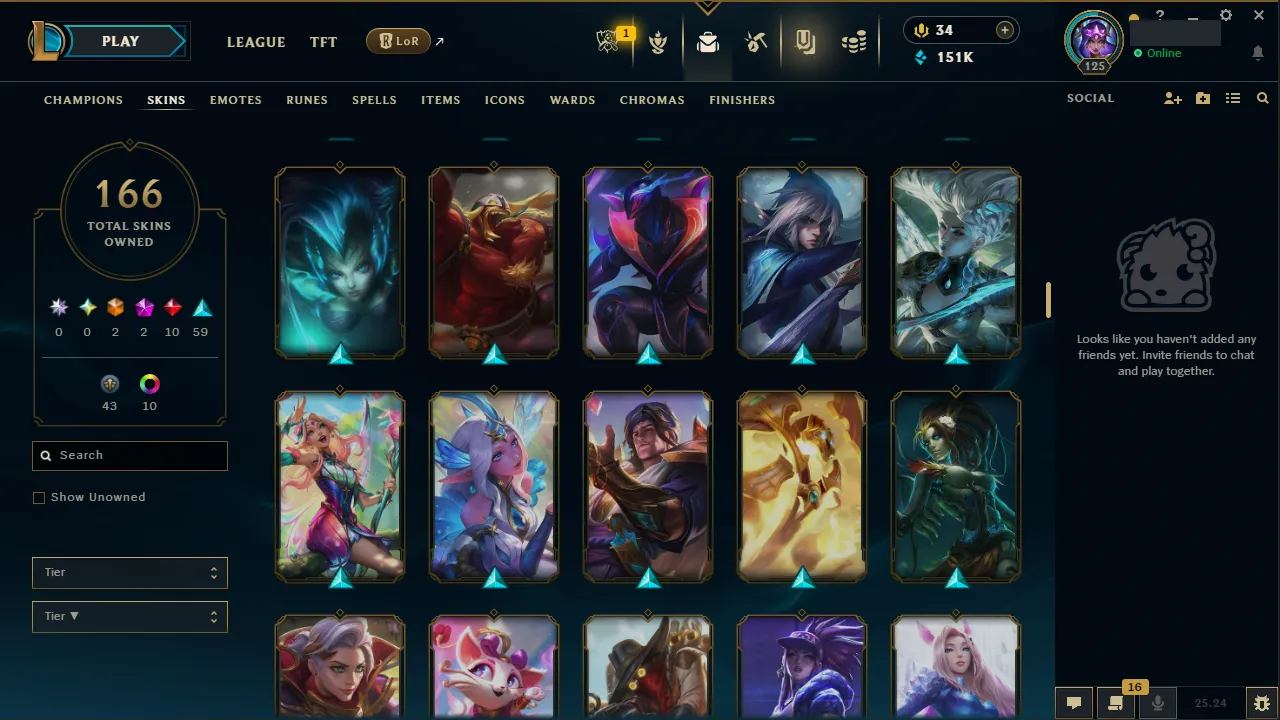The height and width of the screenshot is (720, 1280).
Task: Click the PLAY button
Action: [x=120, y=41]
